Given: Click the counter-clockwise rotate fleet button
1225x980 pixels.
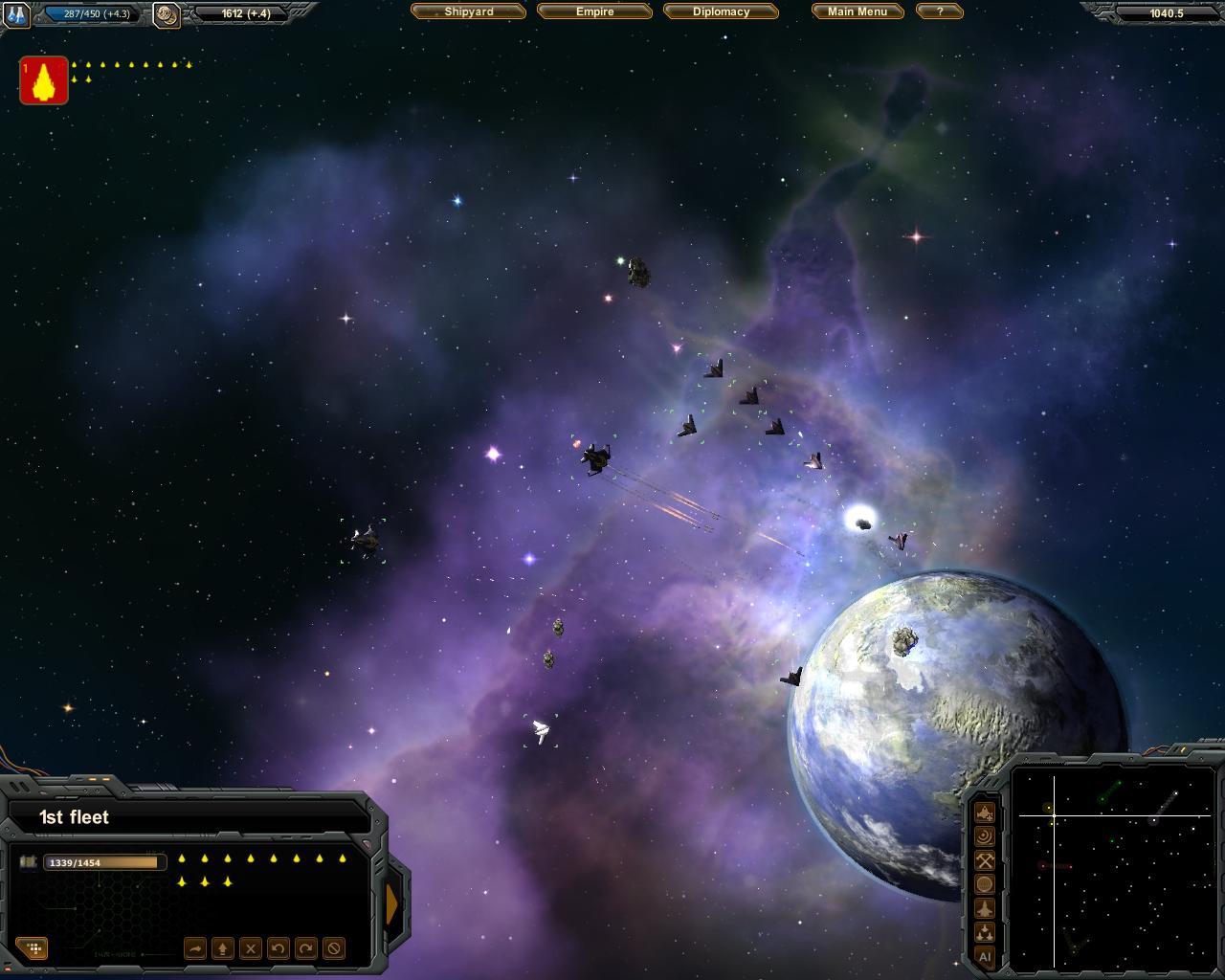Looking at the screenshot, I should [x=278, y=948].
